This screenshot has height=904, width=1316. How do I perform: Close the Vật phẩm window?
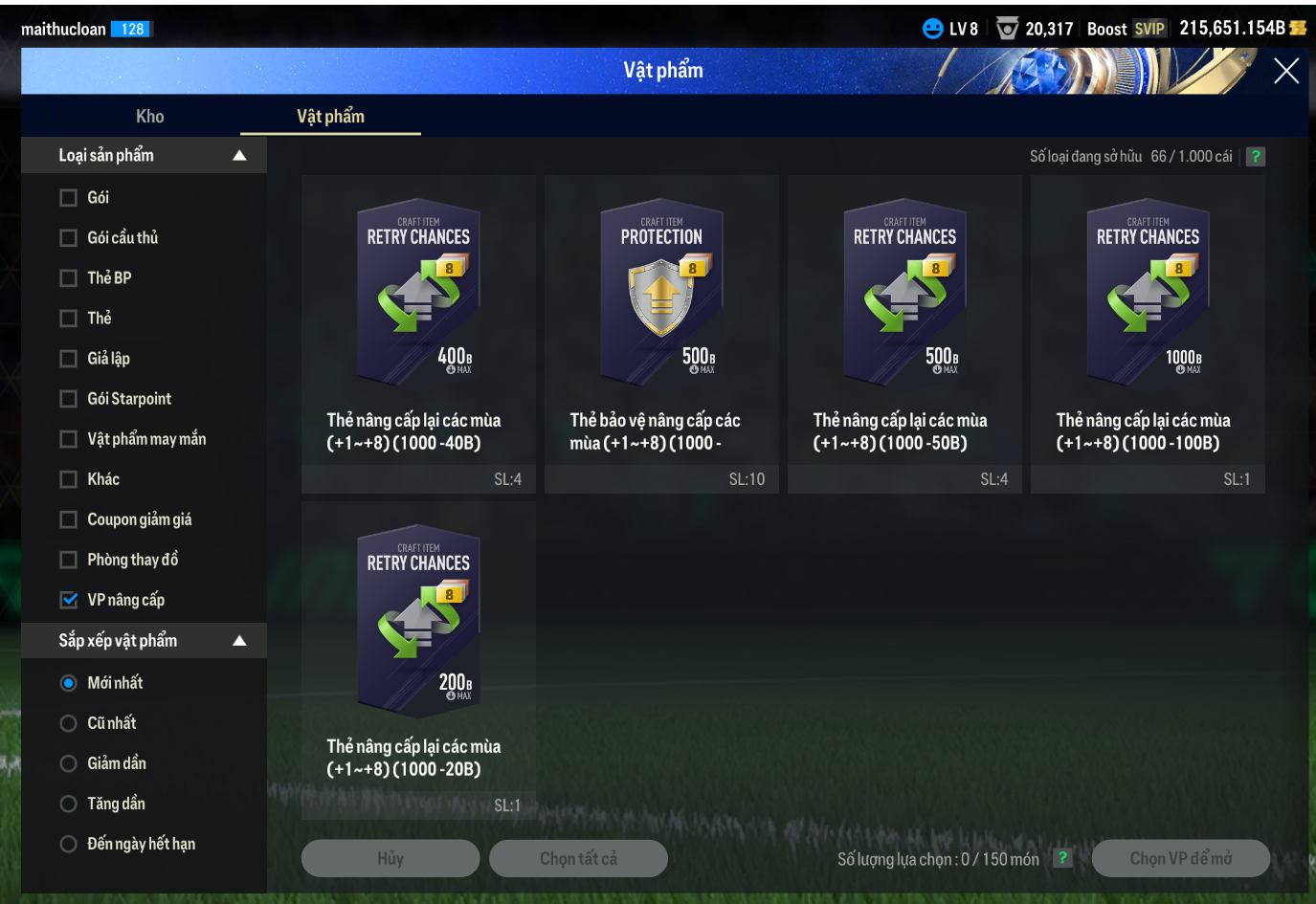coord(1285,71)
